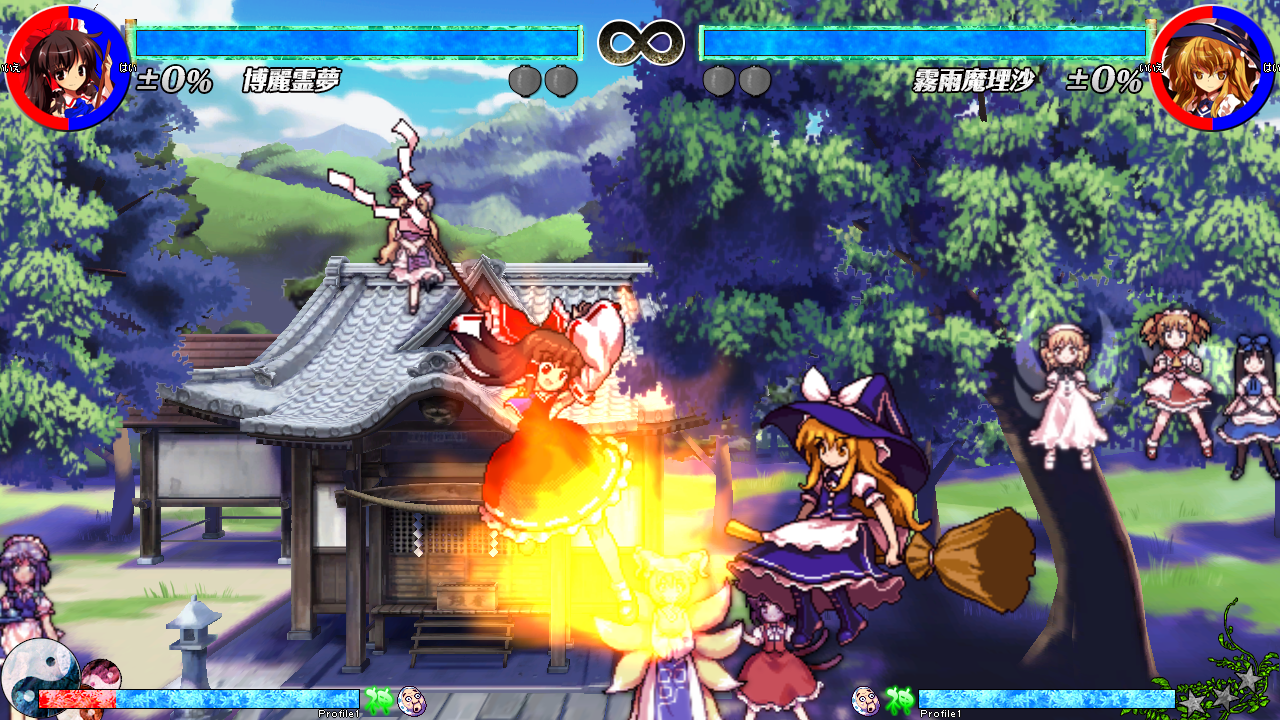Viewport: 1280px width, 720px height.
Task: Select the surprised face icon on Marisa's side
Action: click(865, 700)
